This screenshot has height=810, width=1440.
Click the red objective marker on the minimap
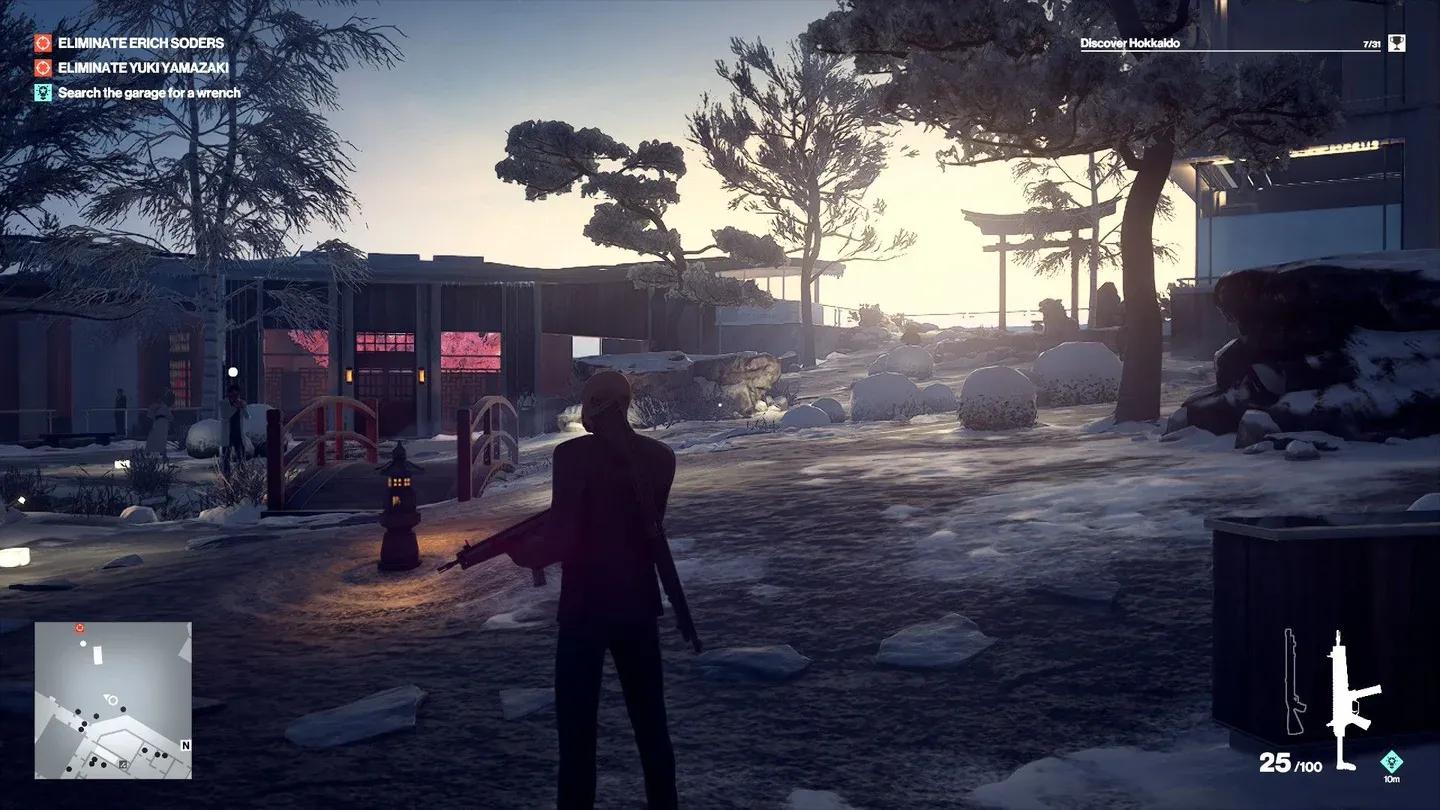tap(79, 629)
